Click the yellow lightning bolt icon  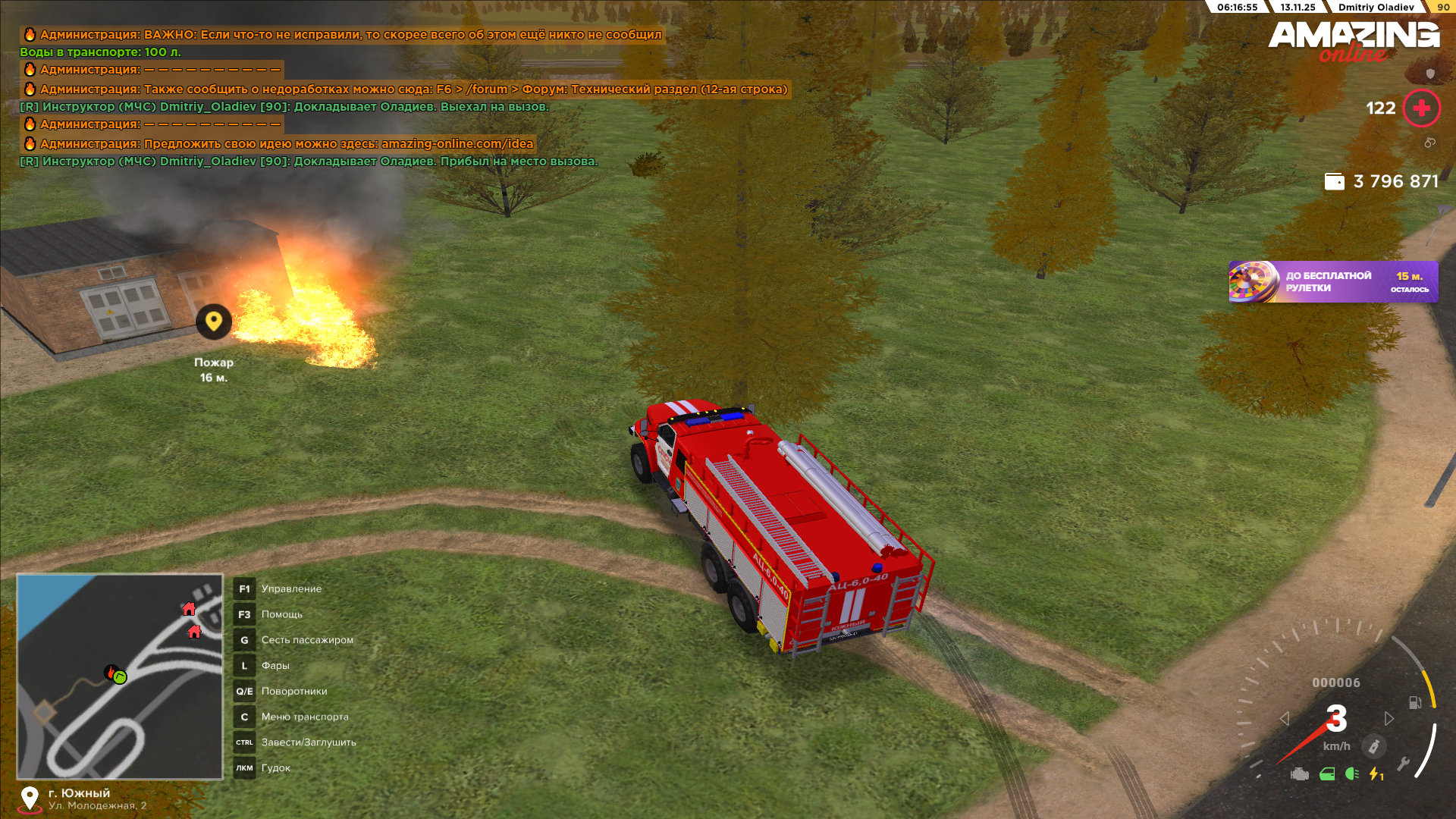[x=1375, y=774]
